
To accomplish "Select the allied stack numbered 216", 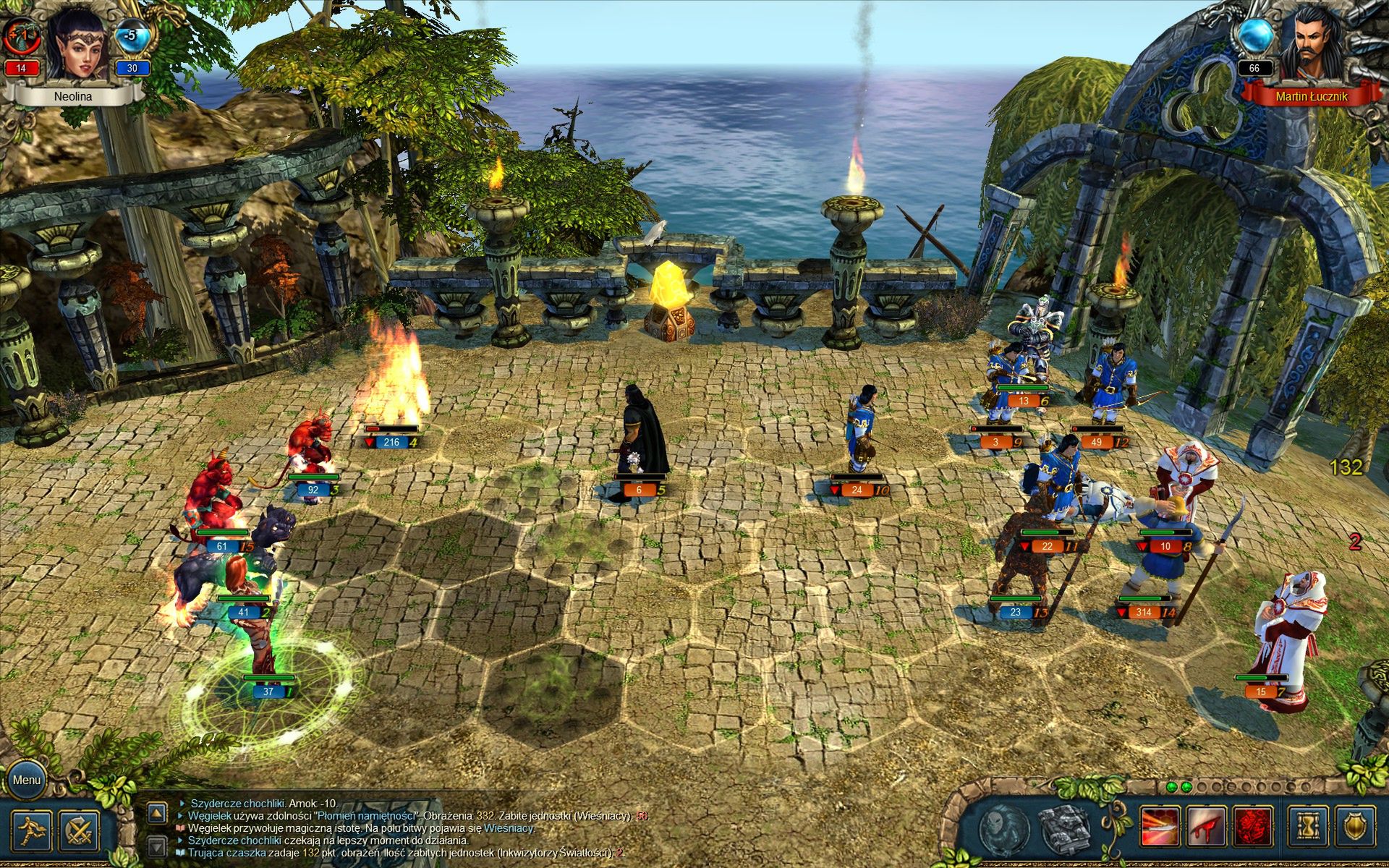I will [x=394, y=391].
